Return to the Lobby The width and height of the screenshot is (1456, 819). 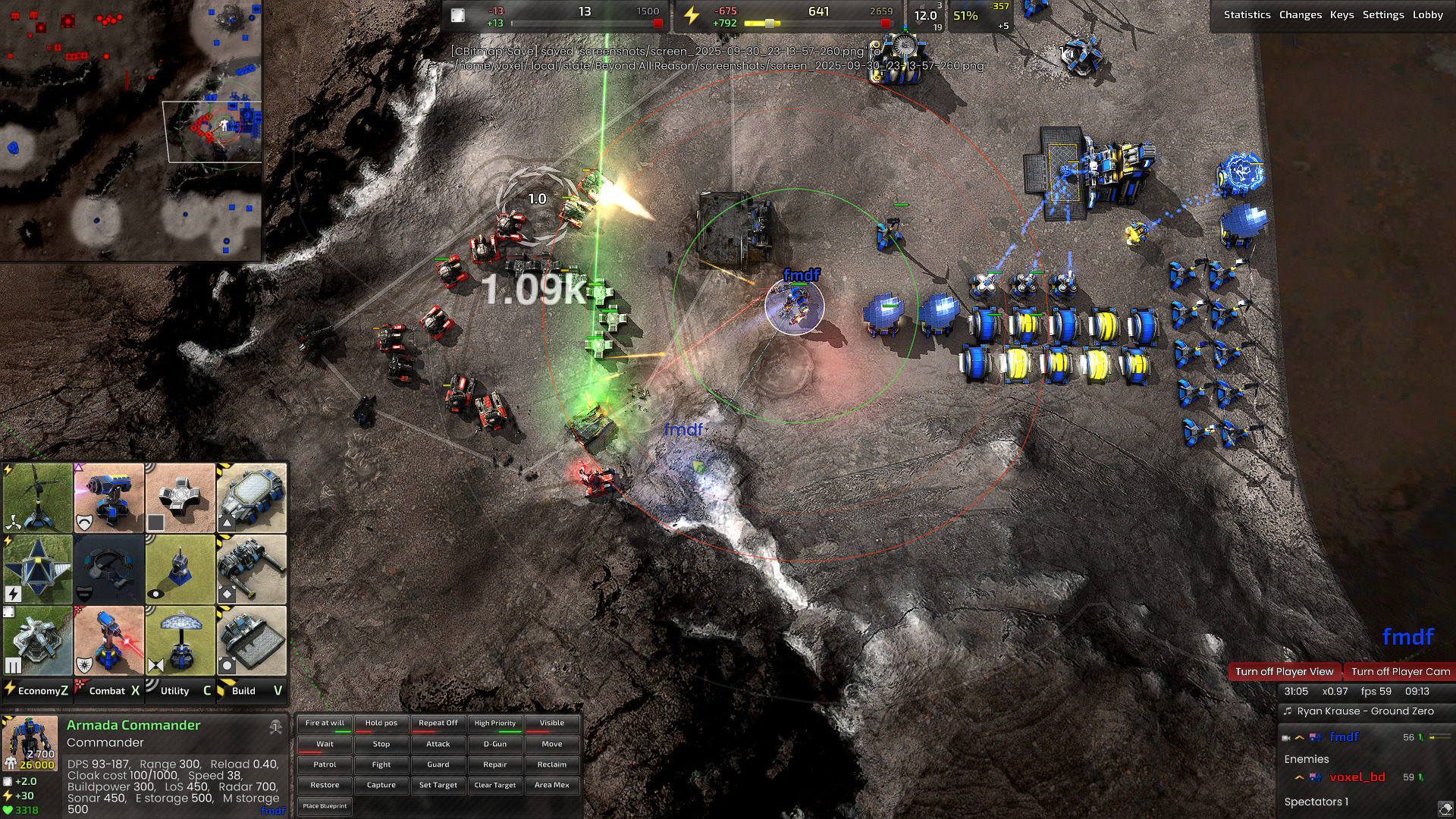pyautogui.click(x=1427, y=14)
